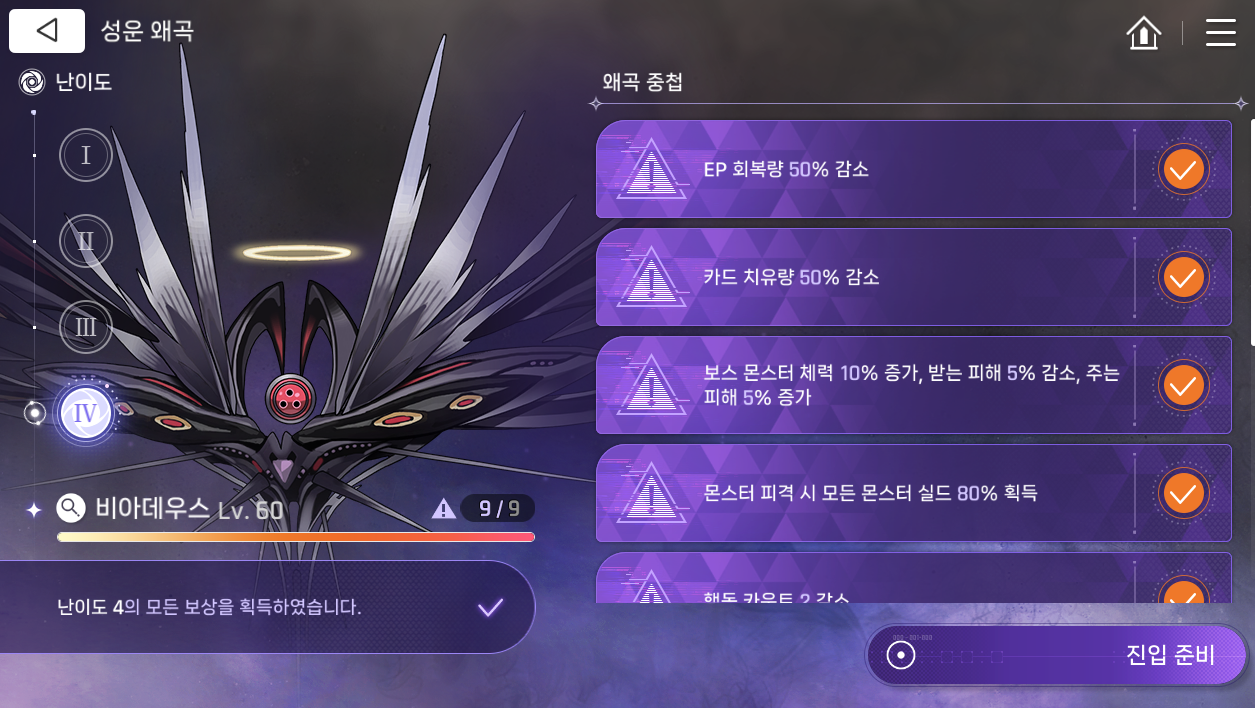Open the difficulty 4 rewards panel

(268, 607)
